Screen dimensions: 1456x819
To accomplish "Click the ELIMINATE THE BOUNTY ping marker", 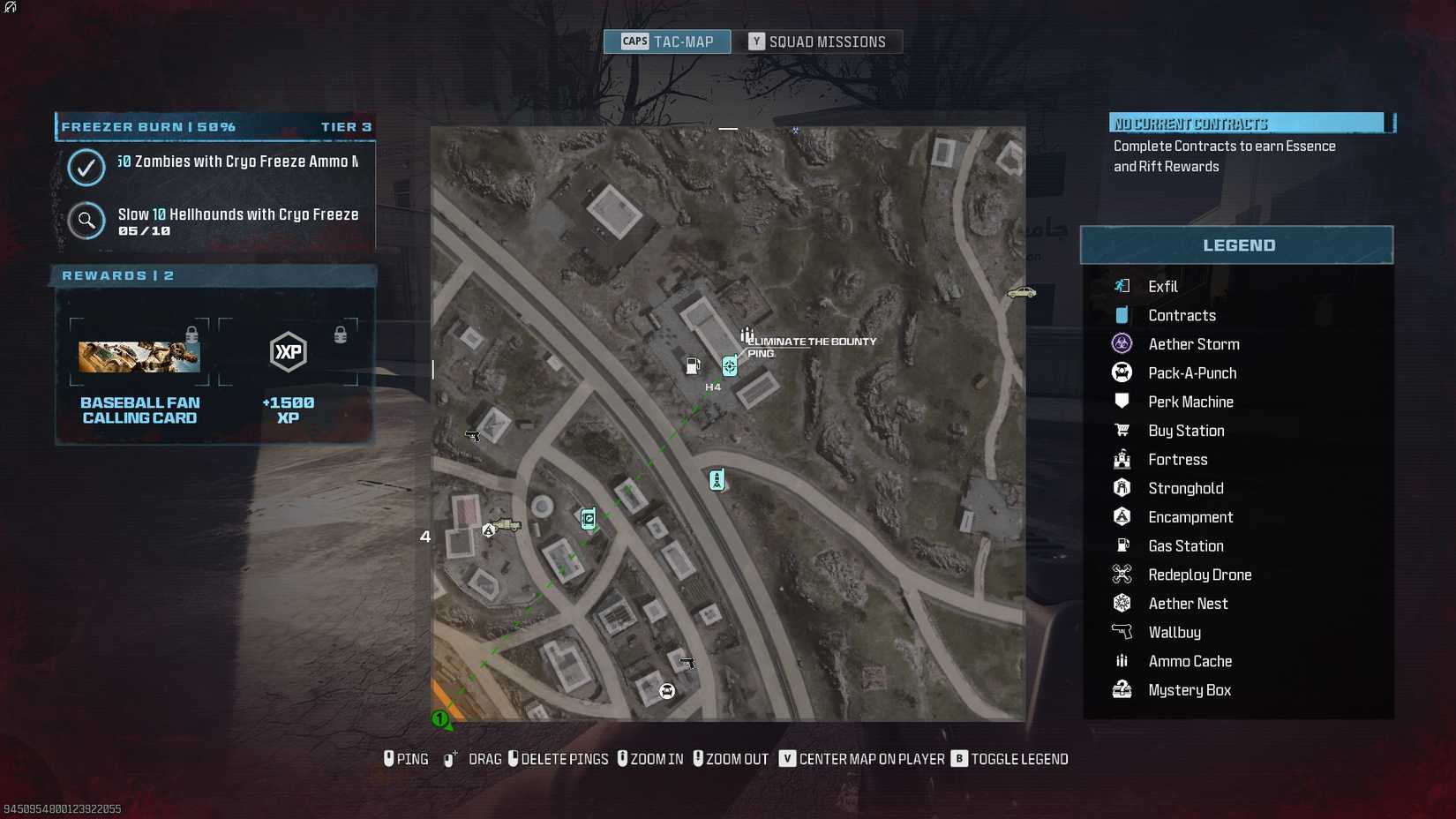I will coord(729,364).
